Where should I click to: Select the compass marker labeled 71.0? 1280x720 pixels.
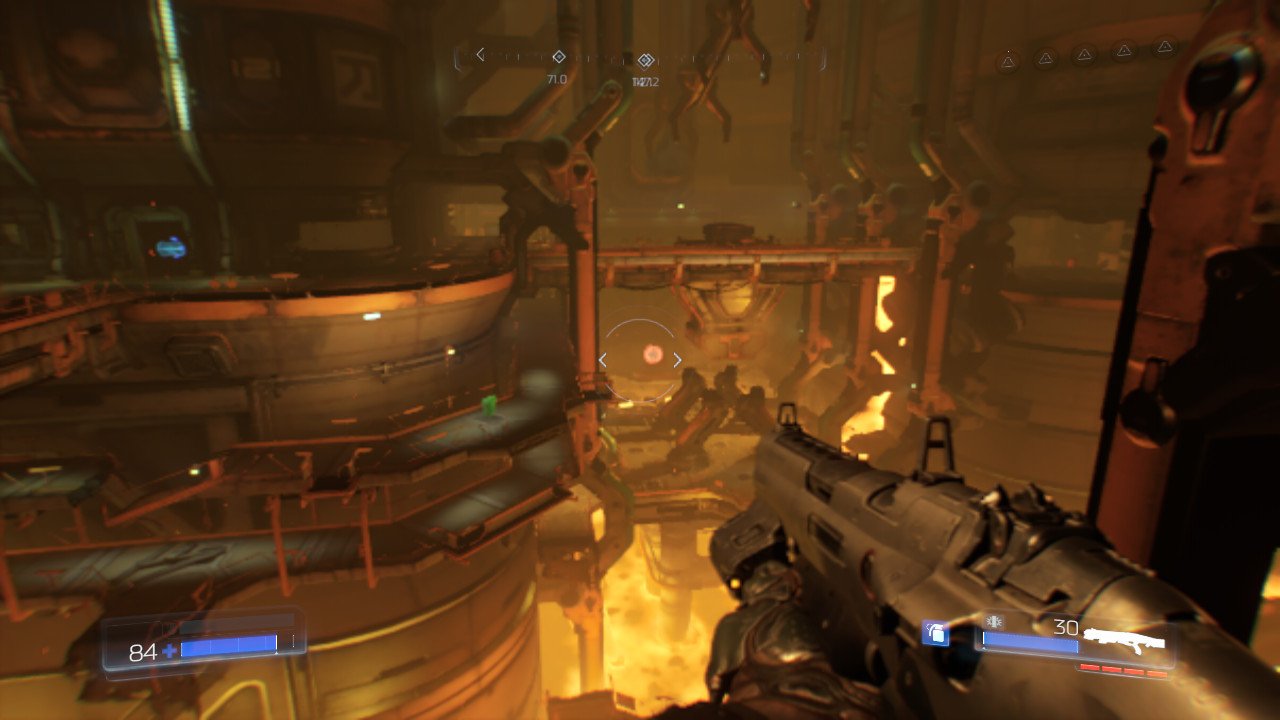pos(558,57)
